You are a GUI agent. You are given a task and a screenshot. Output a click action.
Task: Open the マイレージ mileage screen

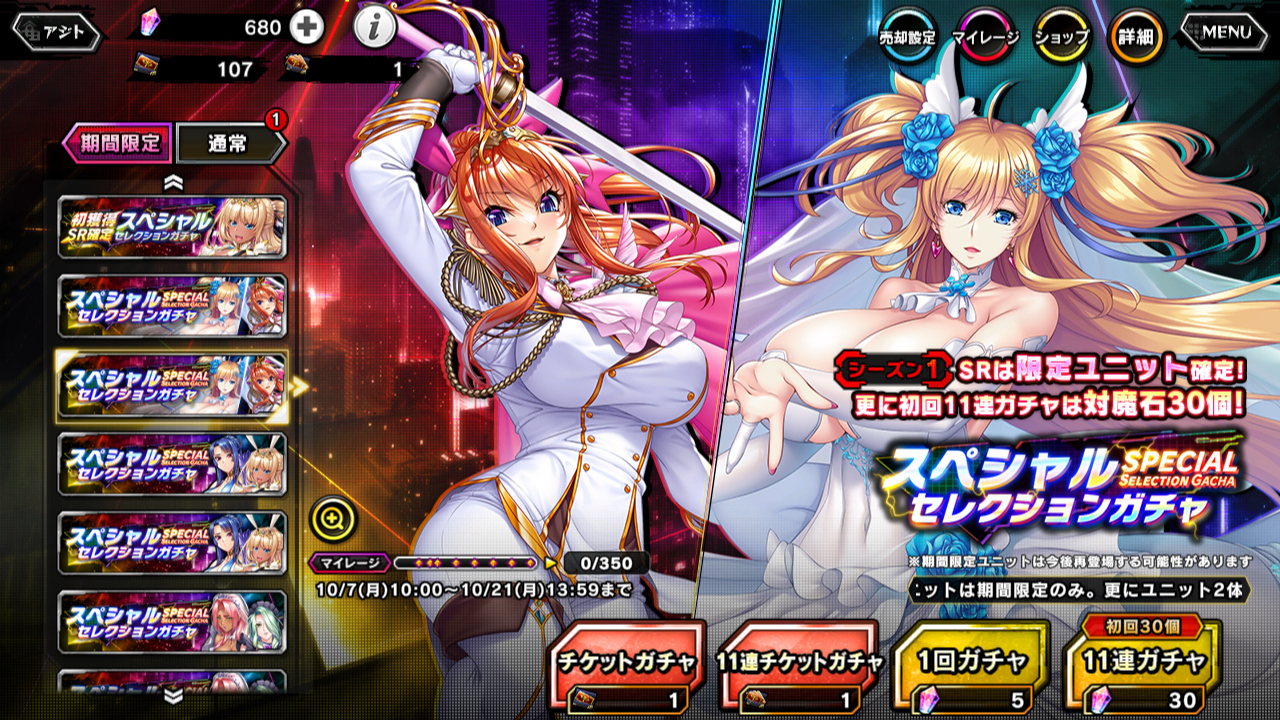pos(985,37)
